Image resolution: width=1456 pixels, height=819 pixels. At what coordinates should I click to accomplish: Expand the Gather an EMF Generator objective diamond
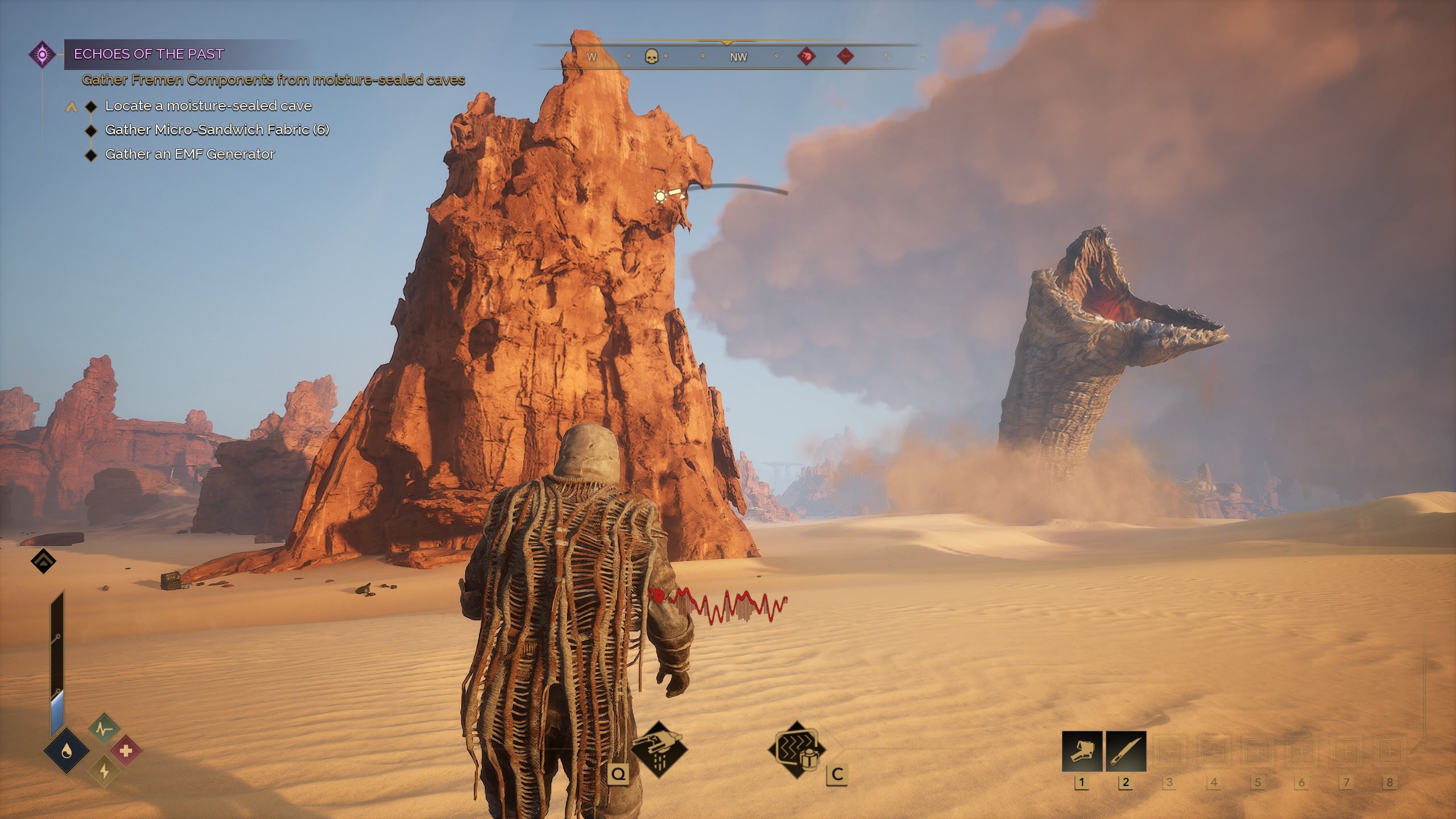pos(91,154)
